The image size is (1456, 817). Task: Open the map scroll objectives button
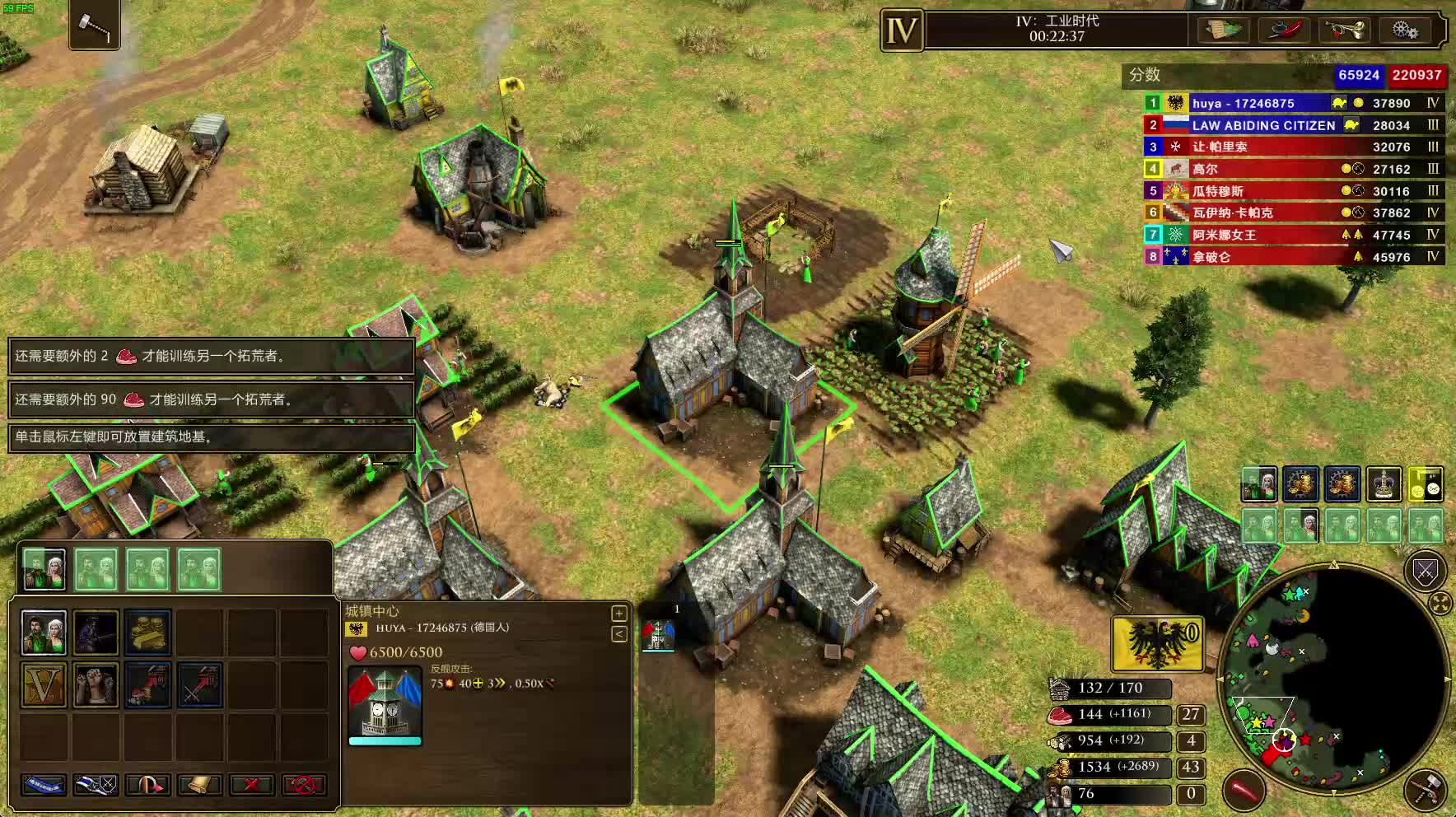pyautogui.click(x=1224, y=30)
